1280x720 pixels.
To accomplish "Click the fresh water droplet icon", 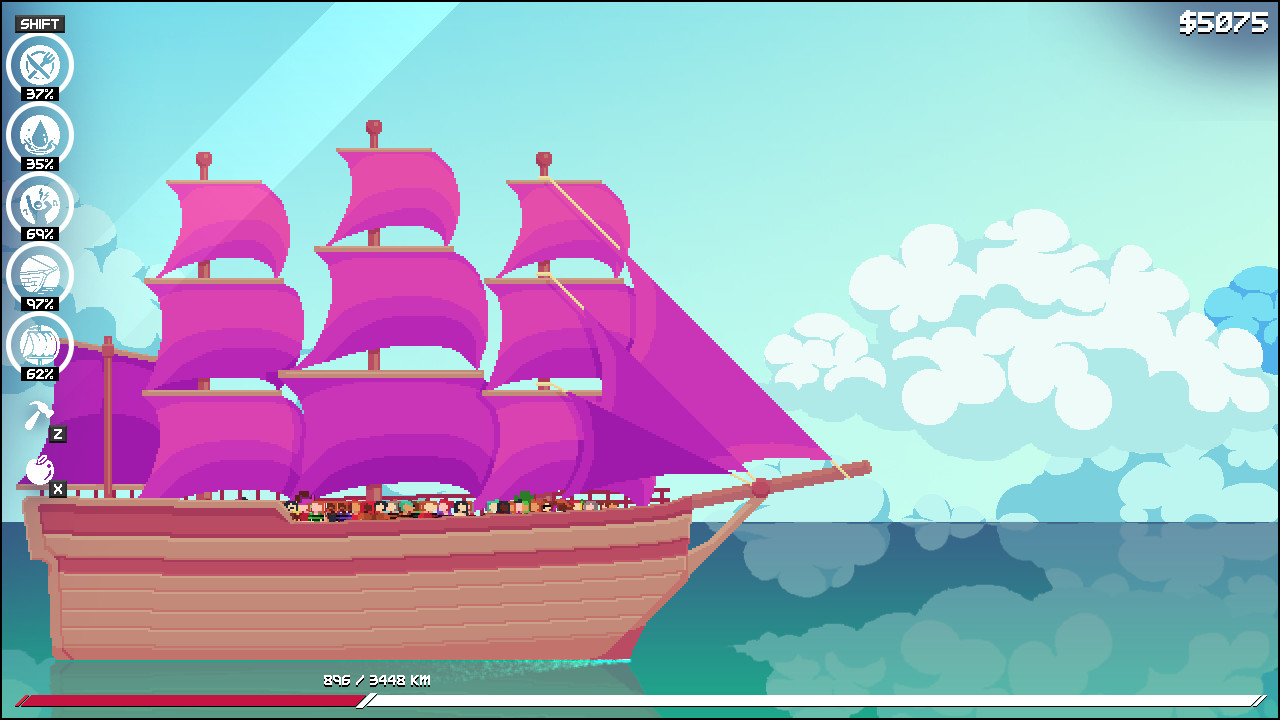I will point(37,135).
